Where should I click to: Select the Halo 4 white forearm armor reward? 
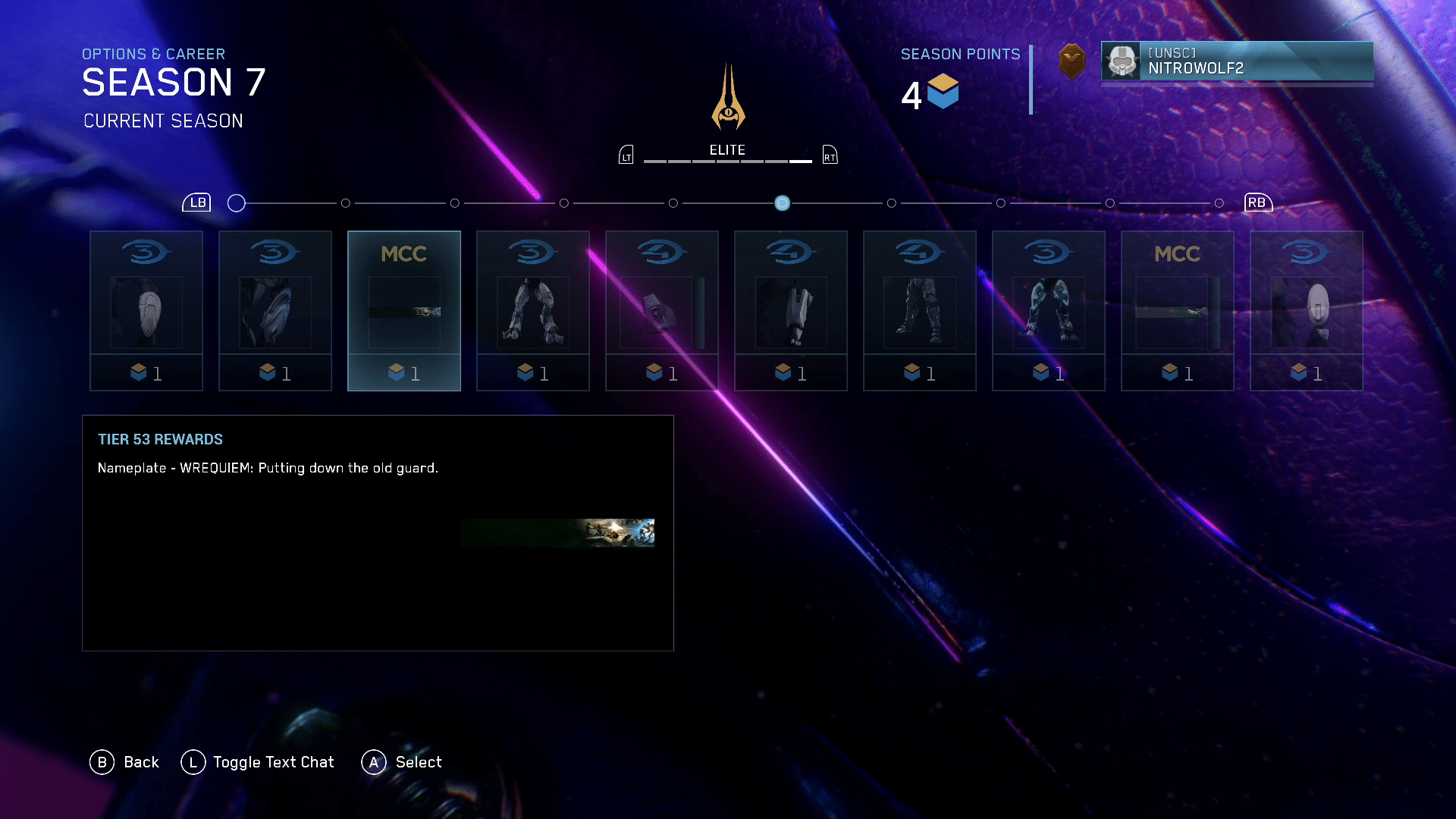(790, 311)
